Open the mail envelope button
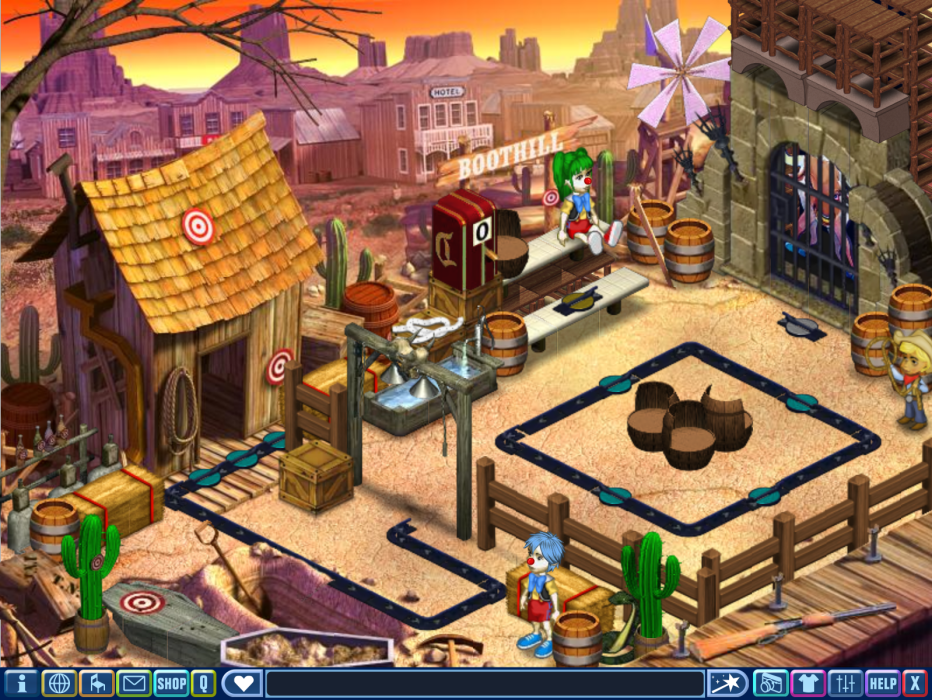The width and height of the screenshot is (932, 700). [133, 684]
